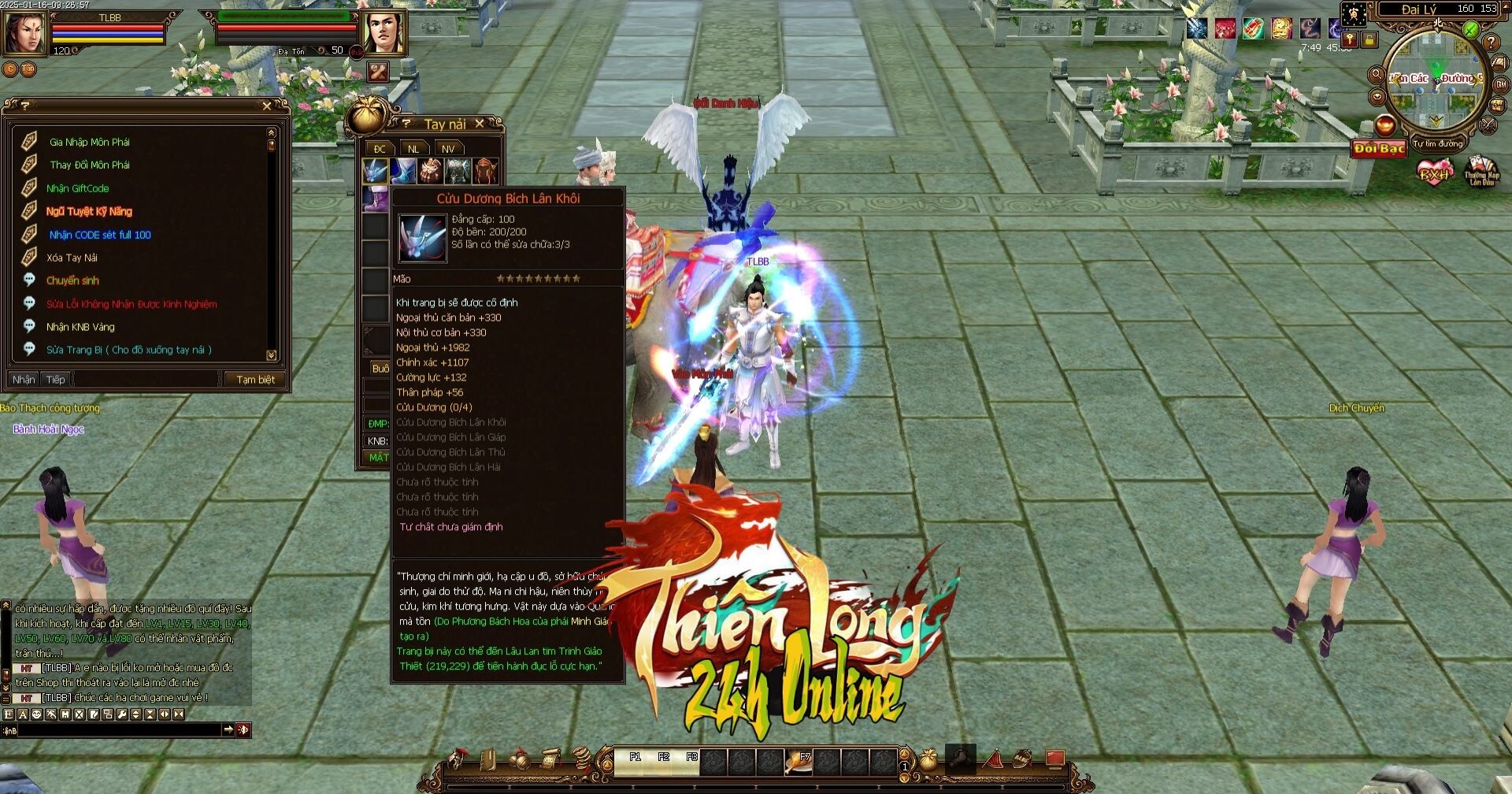The height and width of the screenshot is (794, 1512).
Task: Choose Nhận CODE sét full 100
Action: click(99, 235)
